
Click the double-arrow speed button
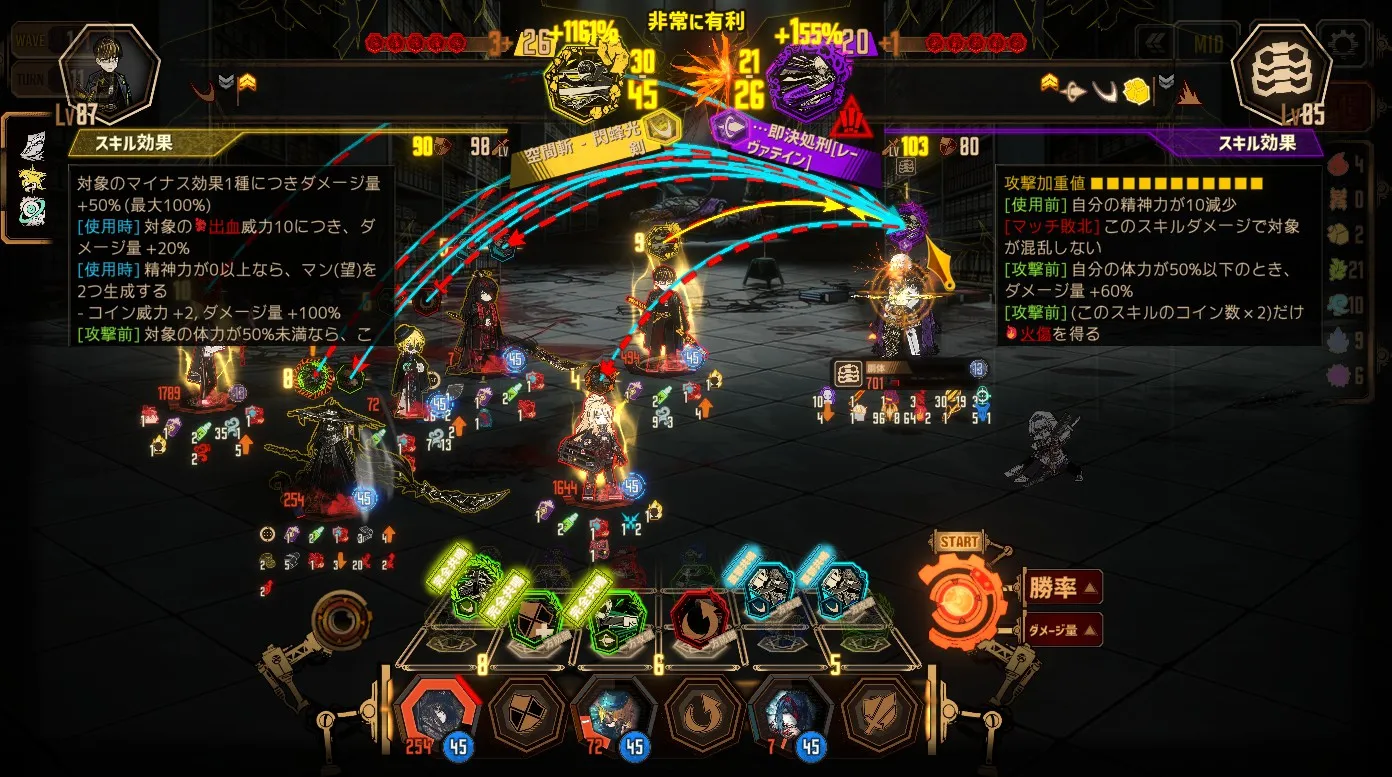(1157, 43)
